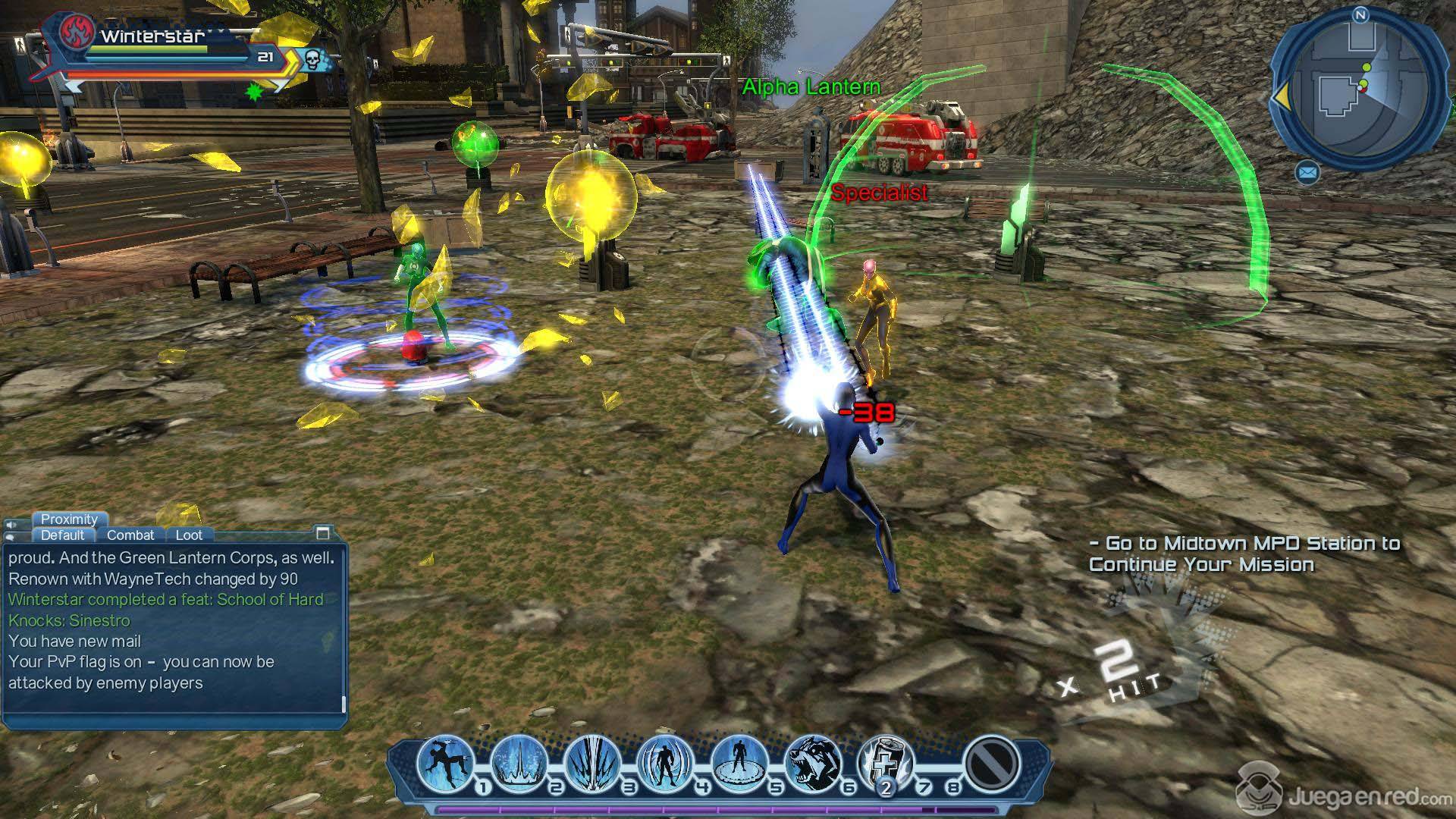Show the Loot chat tab

(189, 535)
